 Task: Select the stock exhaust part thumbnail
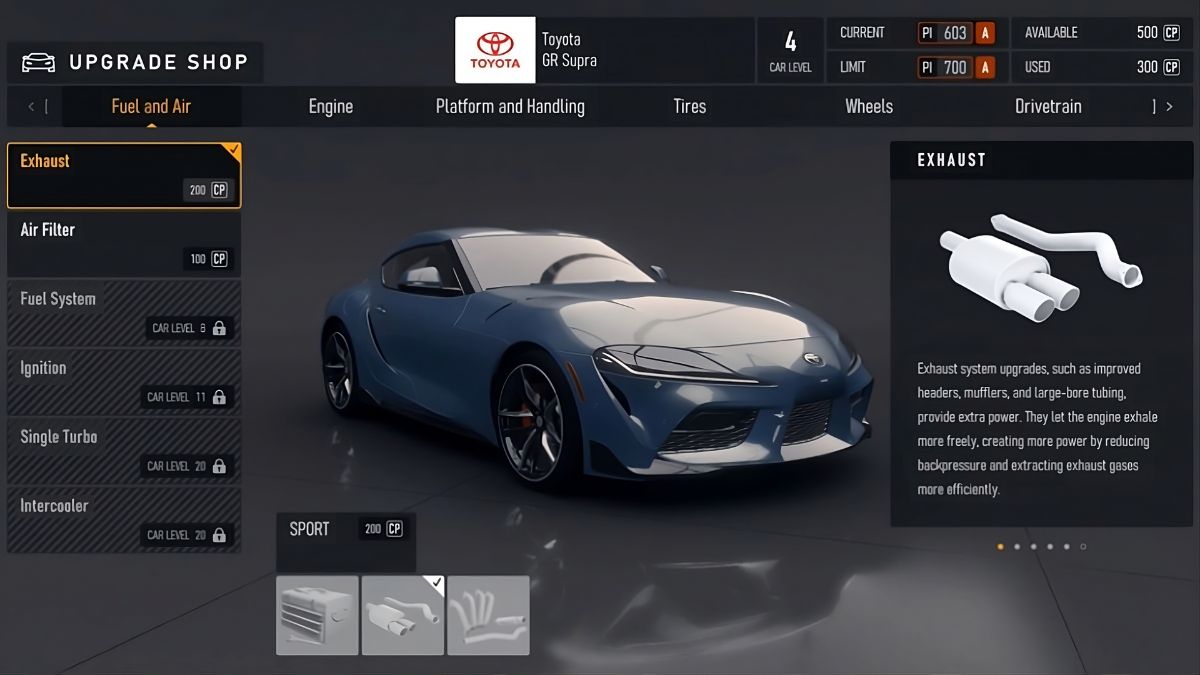click(x=317, y=615)
